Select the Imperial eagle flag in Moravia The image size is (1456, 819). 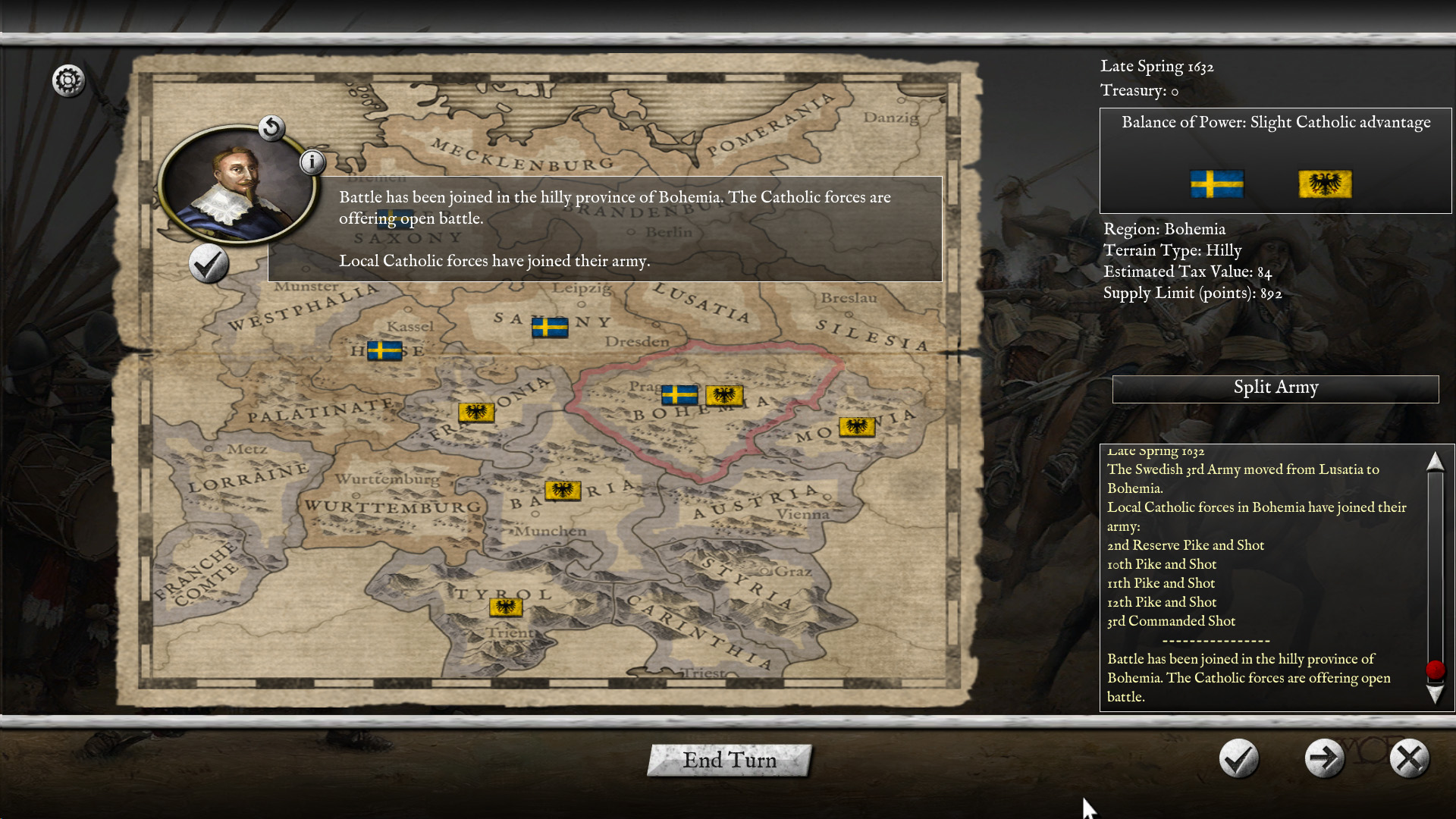point(856,426)
